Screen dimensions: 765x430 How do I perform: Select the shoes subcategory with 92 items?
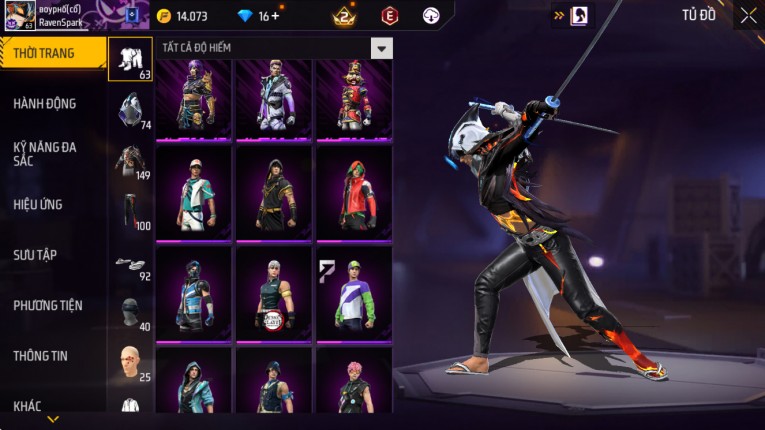coord(131,264)
